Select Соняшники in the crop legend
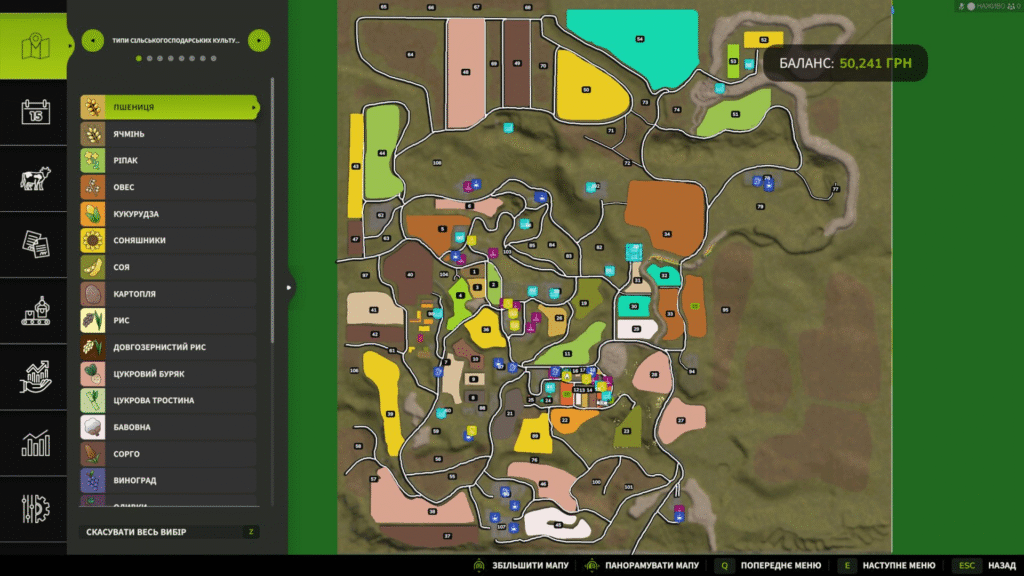Screen dimensions: 1024x576 point(168,241)
